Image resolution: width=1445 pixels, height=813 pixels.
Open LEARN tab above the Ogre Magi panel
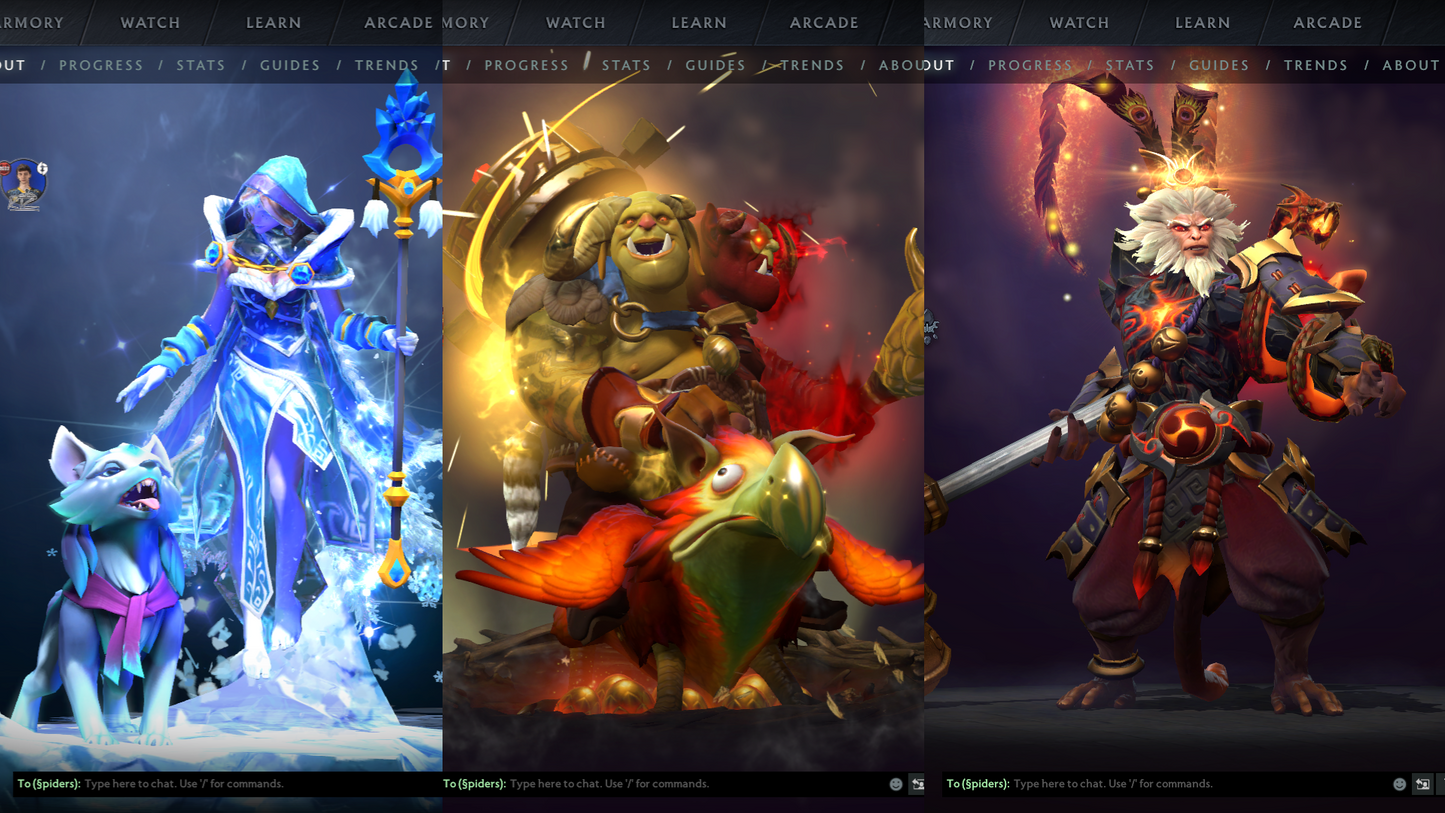coord(699,22)
